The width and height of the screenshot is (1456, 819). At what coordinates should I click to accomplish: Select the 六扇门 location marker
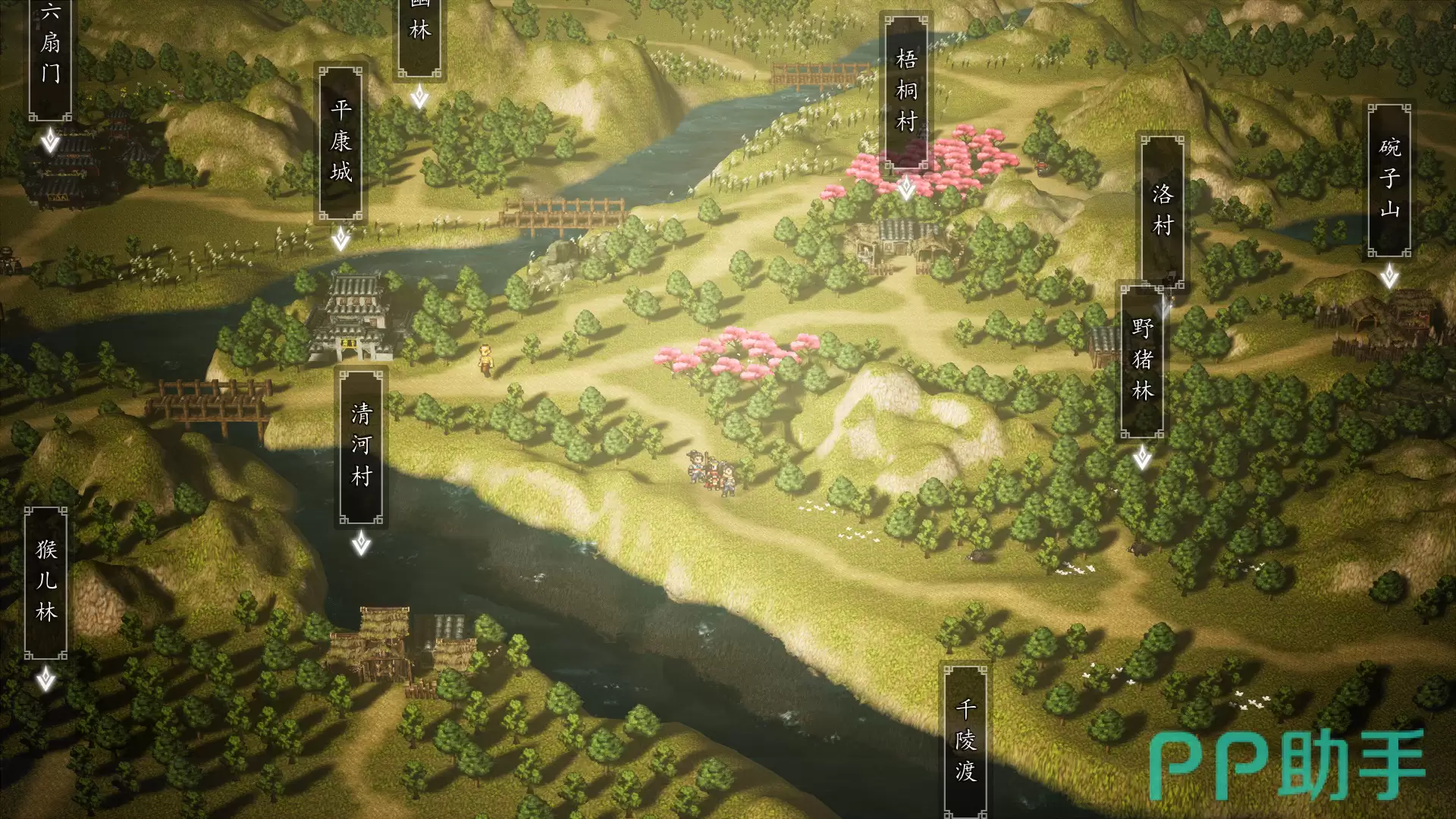point(50,57)
